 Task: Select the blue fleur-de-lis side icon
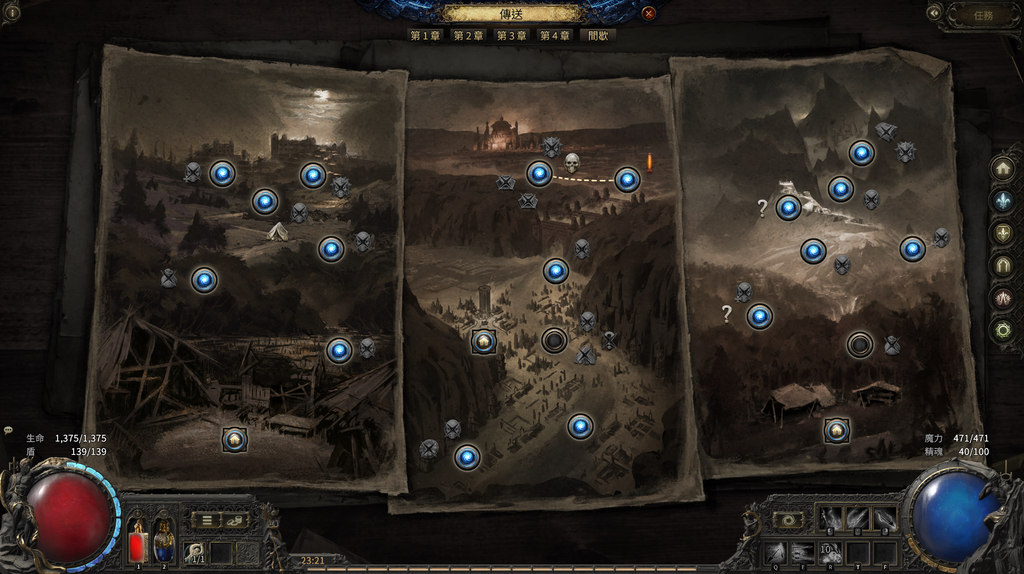click(x=1002, y=200)
